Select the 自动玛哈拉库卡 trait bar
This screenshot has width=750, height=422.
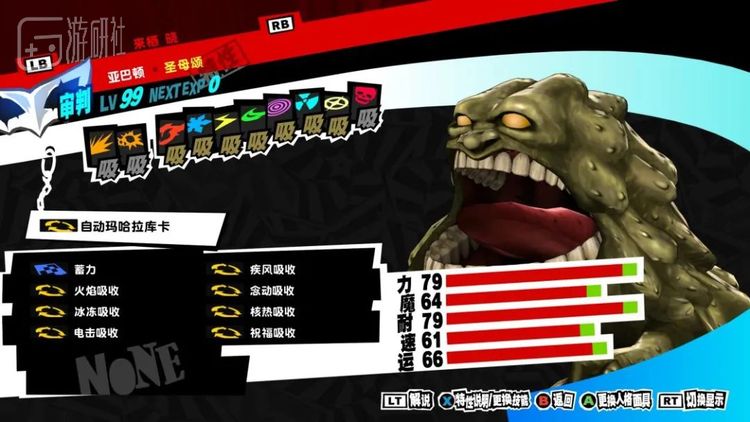click(120, 226)
